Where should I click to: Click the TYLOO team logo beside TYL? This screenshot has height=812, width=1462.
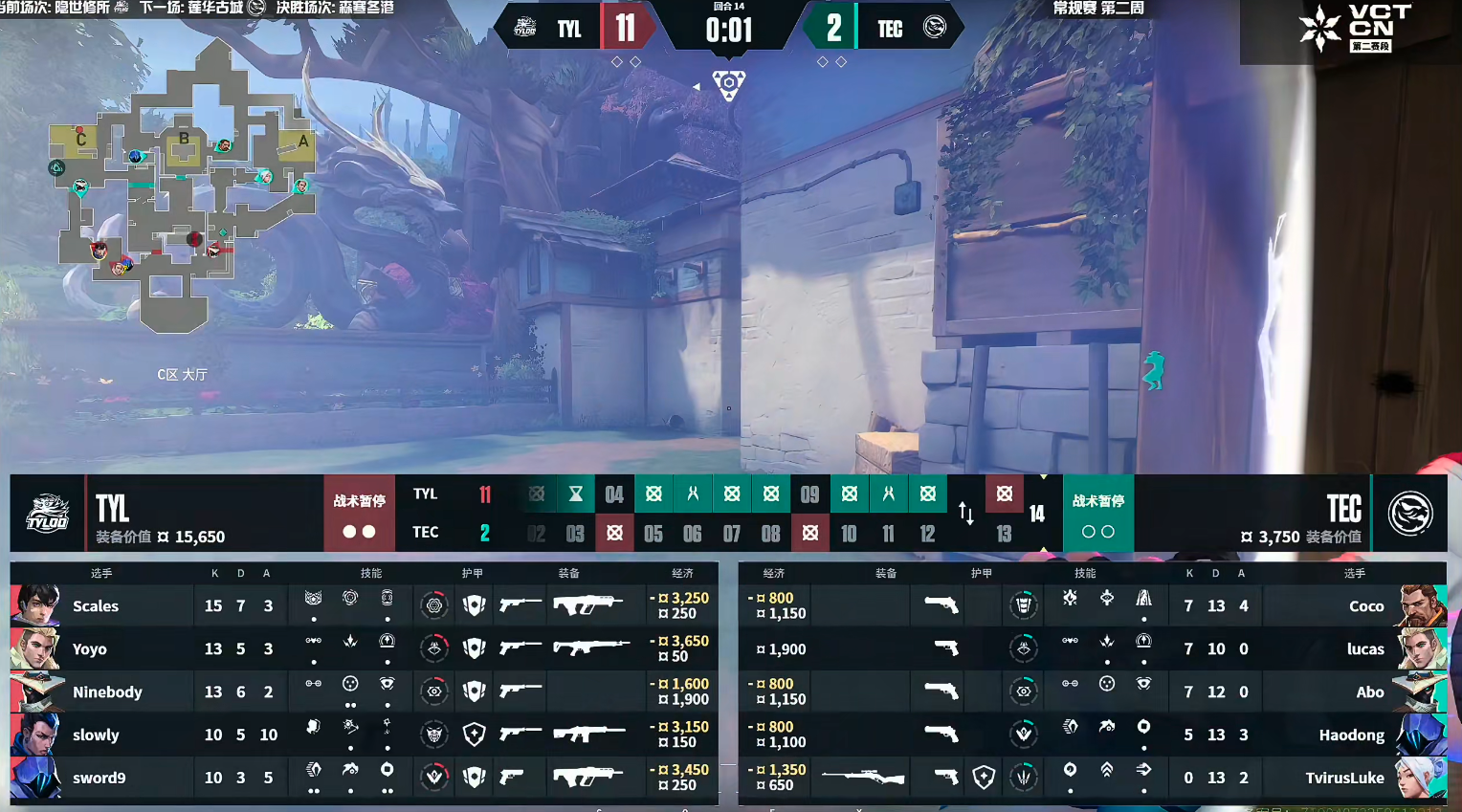coord(47,514)
